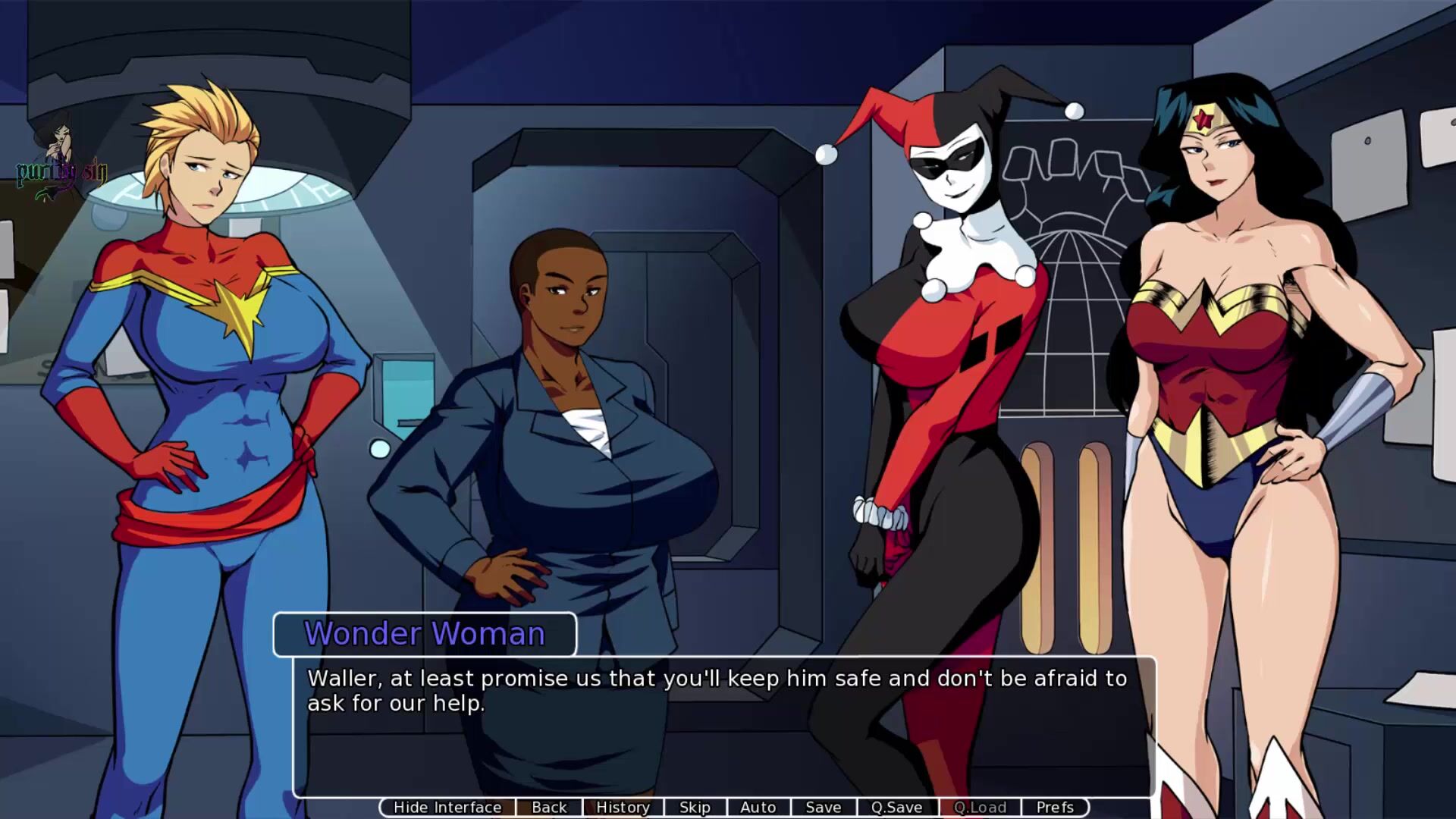Open the dialogue History log
The width and height of the screenshot is (1456, 819).
(623, 808)
